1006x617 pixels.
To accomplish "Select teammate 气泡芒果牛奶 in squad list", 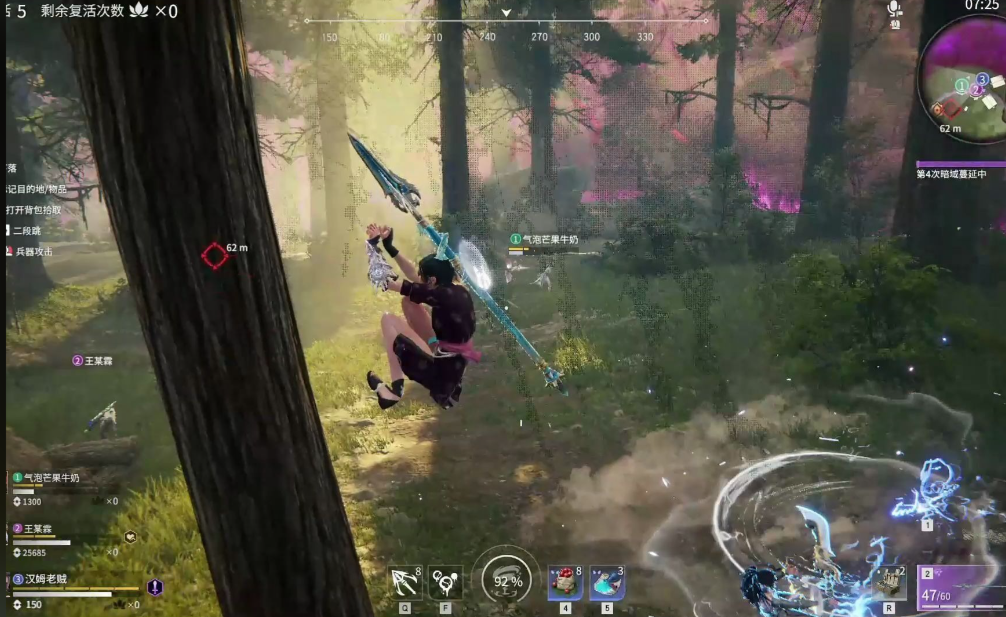I will pyautogui.click(x=59, y=478).
